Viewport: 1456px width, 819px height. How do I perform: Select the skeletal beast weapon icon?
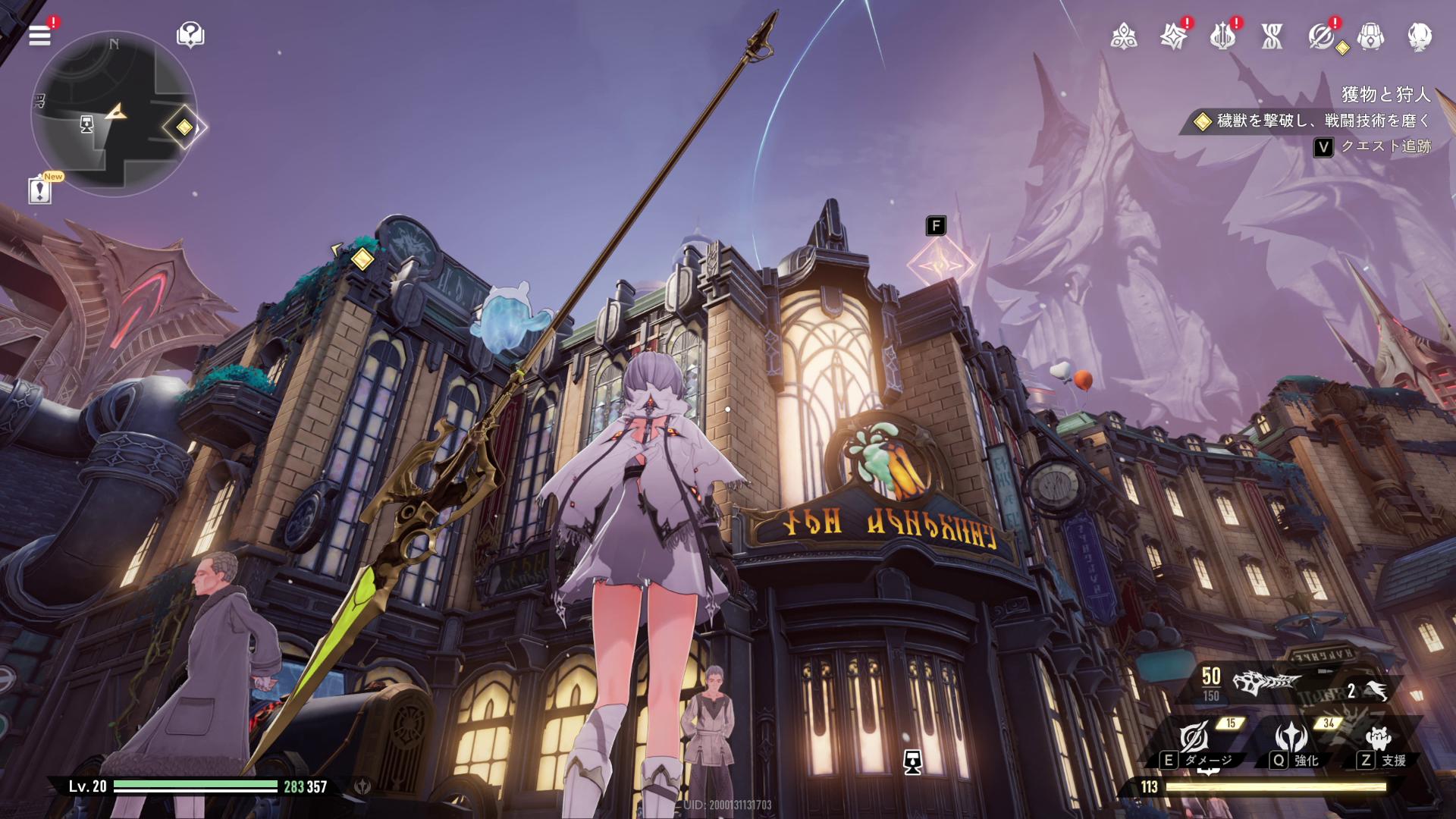pos(1265,683)
